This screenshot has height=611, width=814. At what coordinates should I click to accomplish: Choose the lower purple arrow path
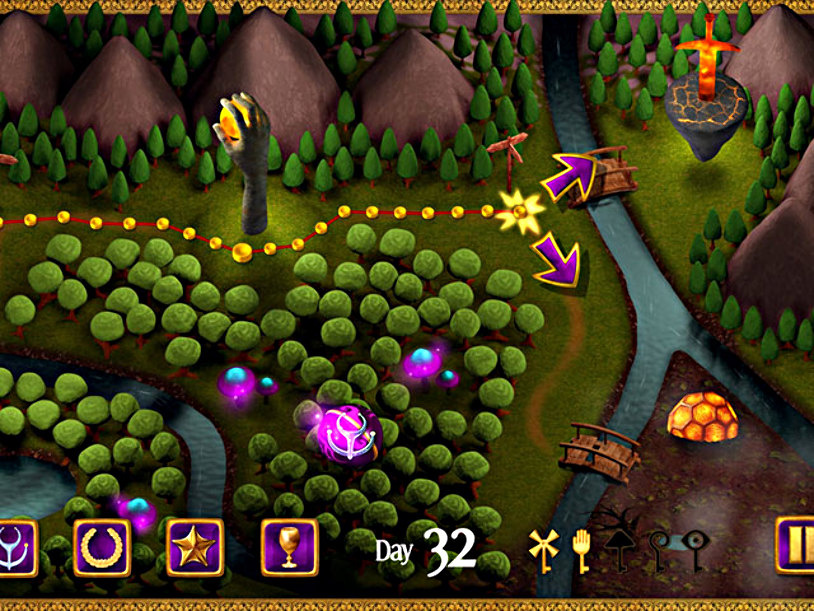coord(557,262)
